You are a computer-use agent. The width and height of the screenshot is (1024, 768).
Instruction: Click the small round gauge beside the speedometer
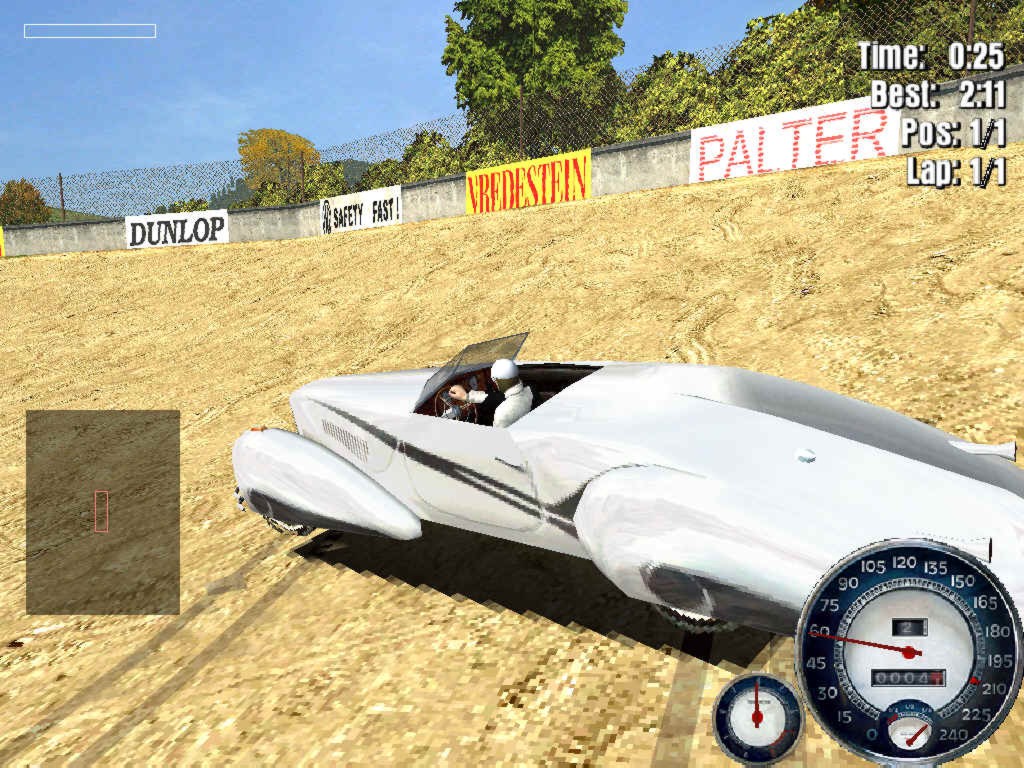click(757, 717)
